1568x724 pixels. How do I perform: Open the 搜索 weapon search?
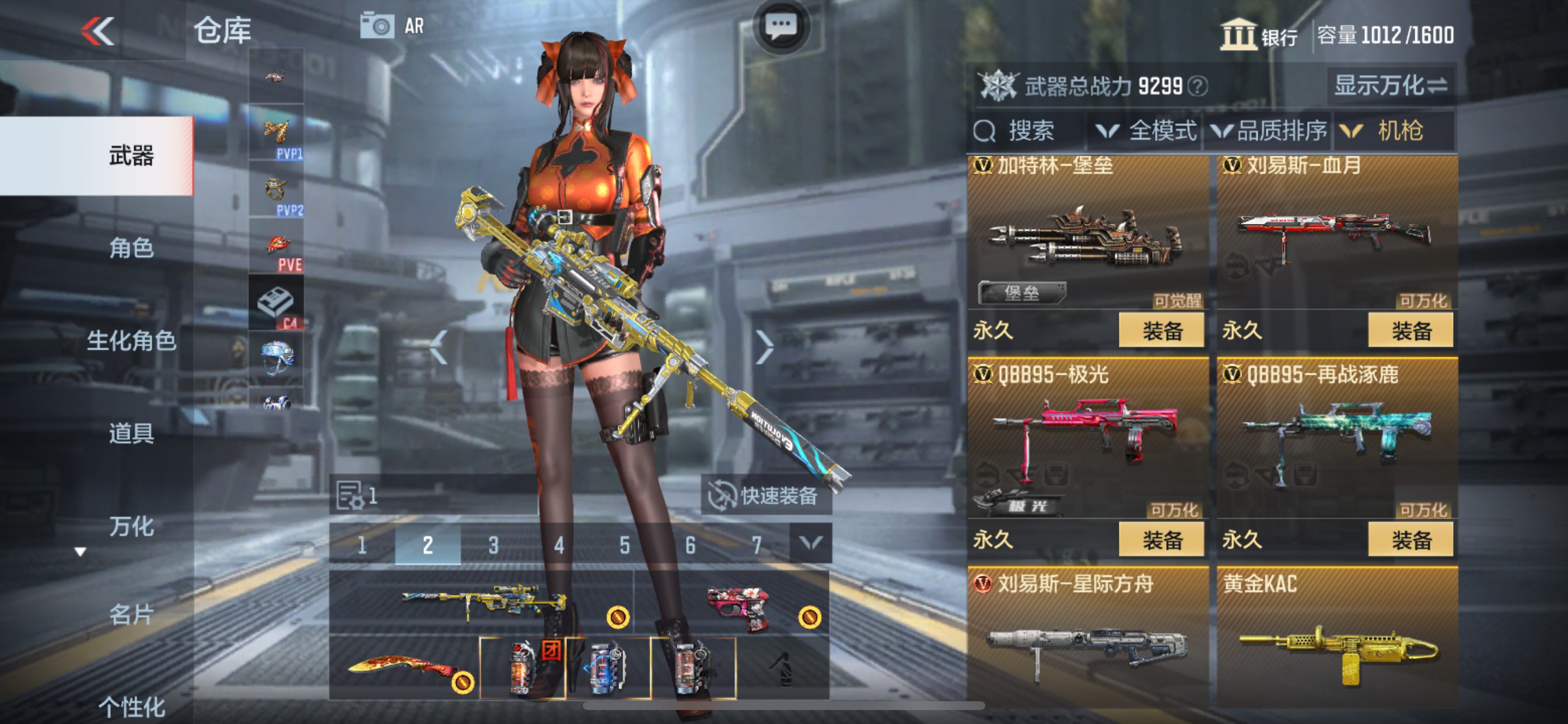(1020, 129)
